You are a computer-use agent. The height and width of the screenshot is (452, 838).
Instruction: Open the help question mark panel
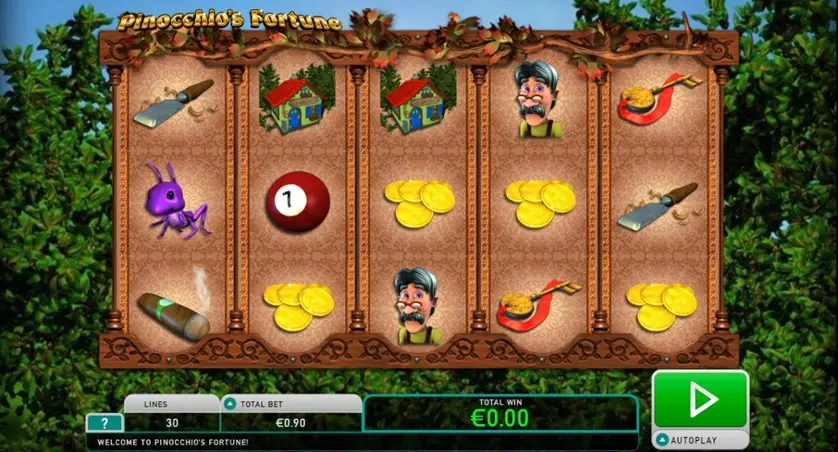pyautogui.click(x=104, y=423)
